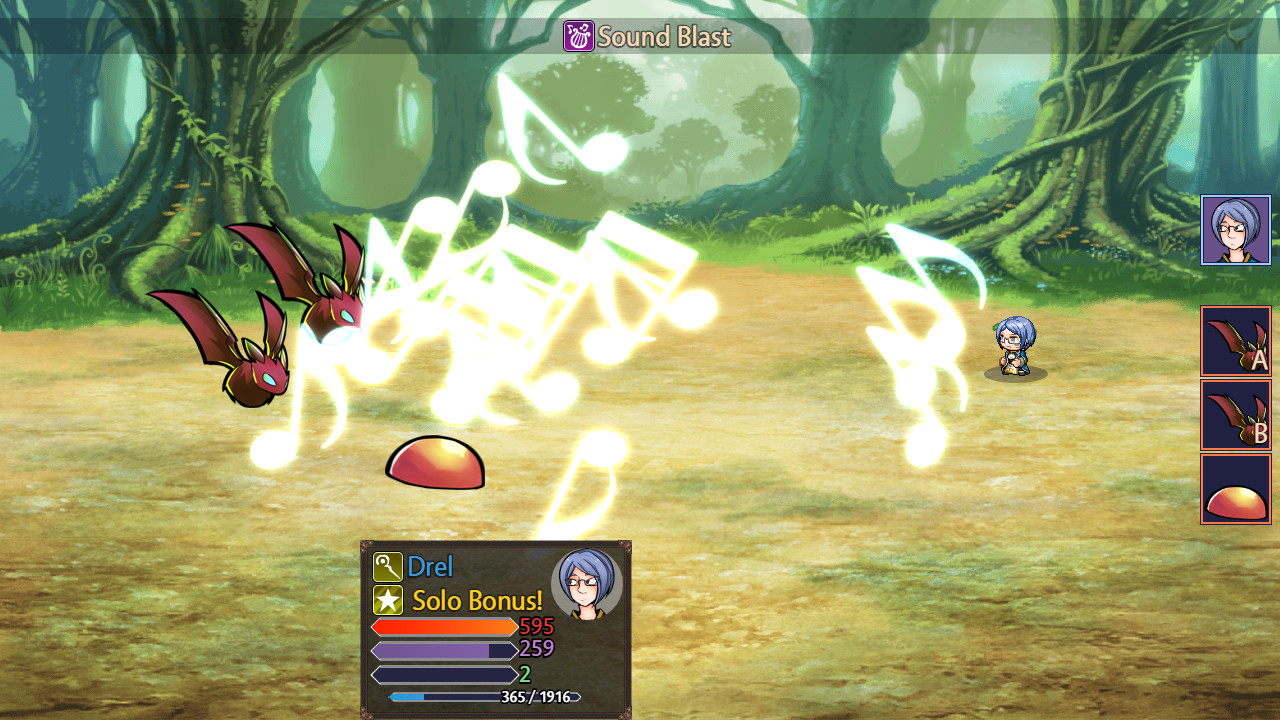Click Drel's face in the status panel

pyautogui.click(x=586, y=584)
